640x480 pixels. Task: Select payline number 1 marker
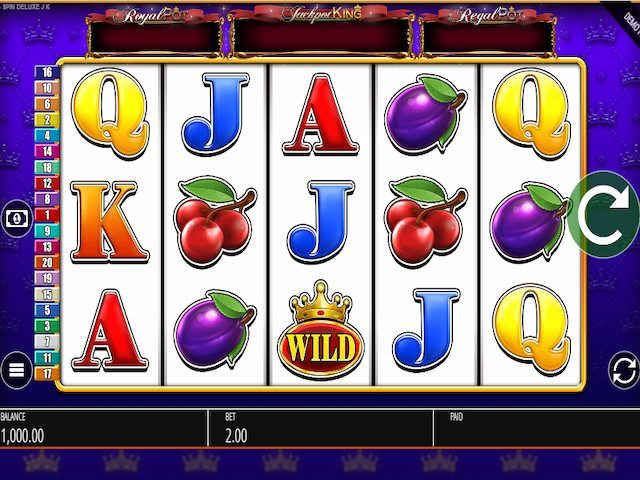click(47, 214)
